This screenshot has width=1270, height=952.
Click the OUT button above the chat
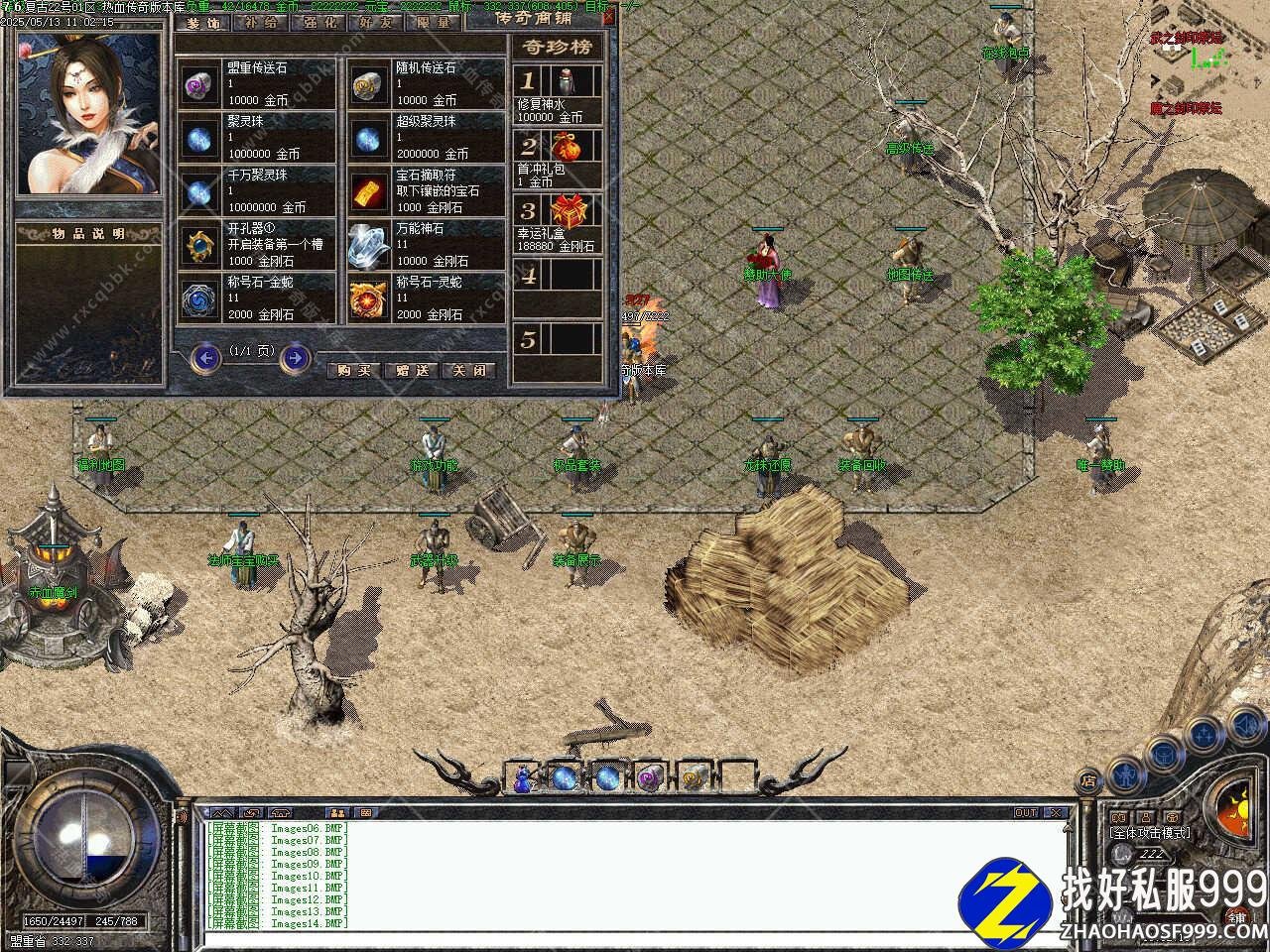[1025, 813]
